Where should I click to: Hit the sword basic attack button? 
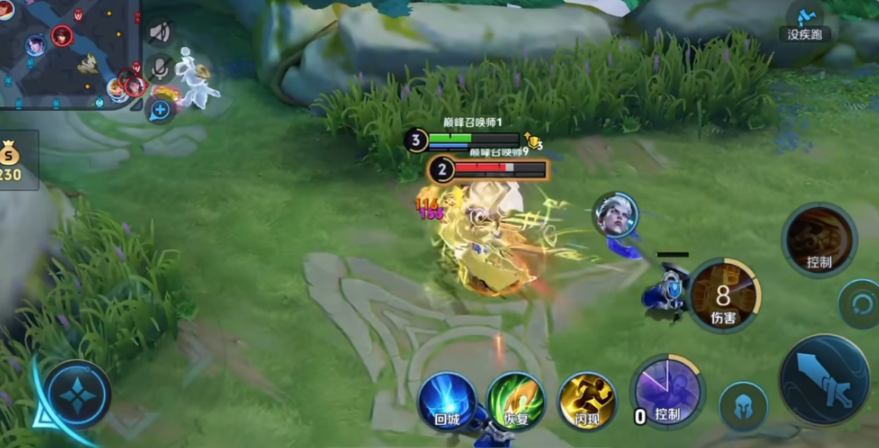(x=824, y=380)
